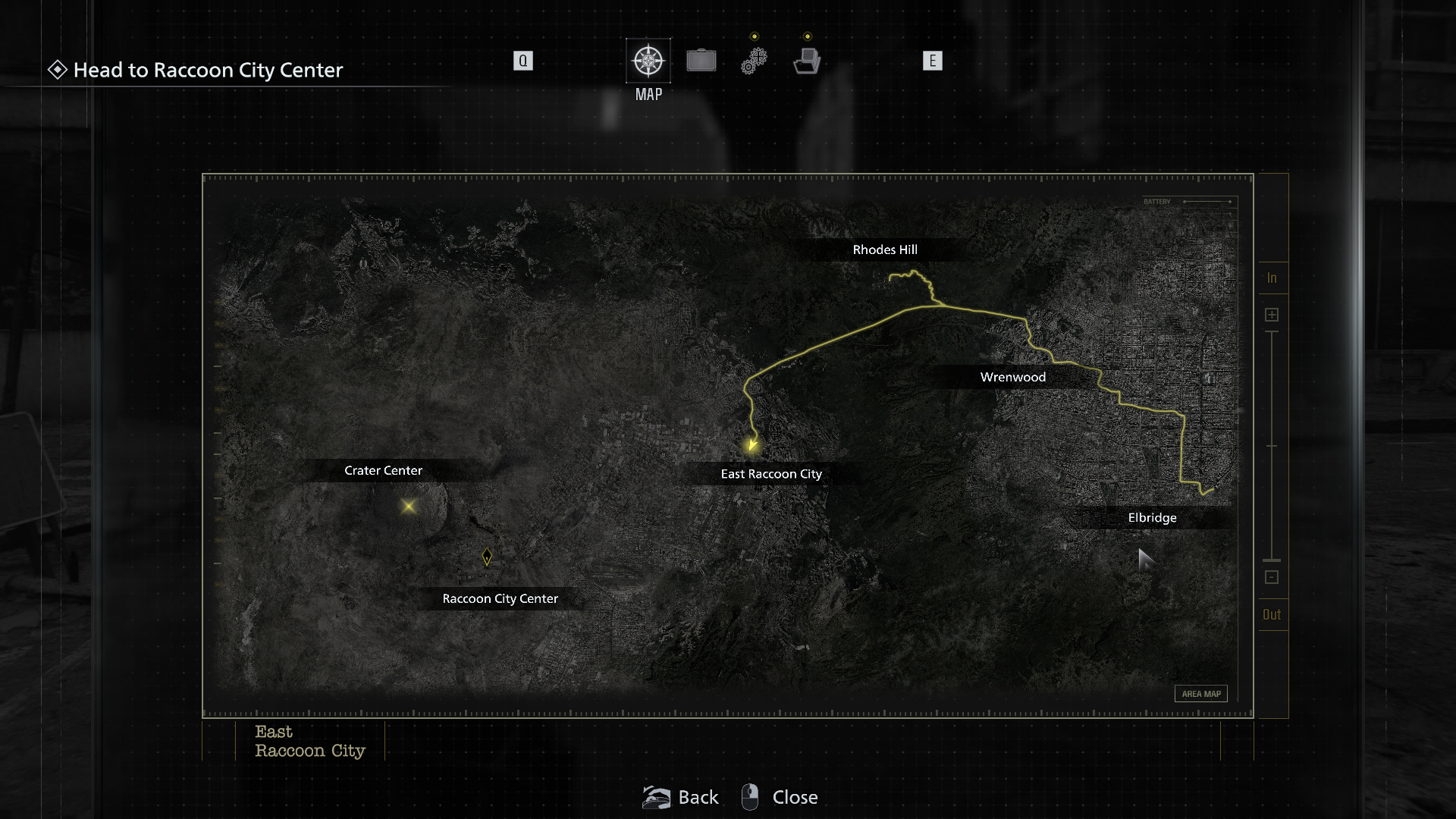The width and height of the screenshot is (1456, 819).
Task: Choose the Elbridge location on the map
Action: (1152, 518)
